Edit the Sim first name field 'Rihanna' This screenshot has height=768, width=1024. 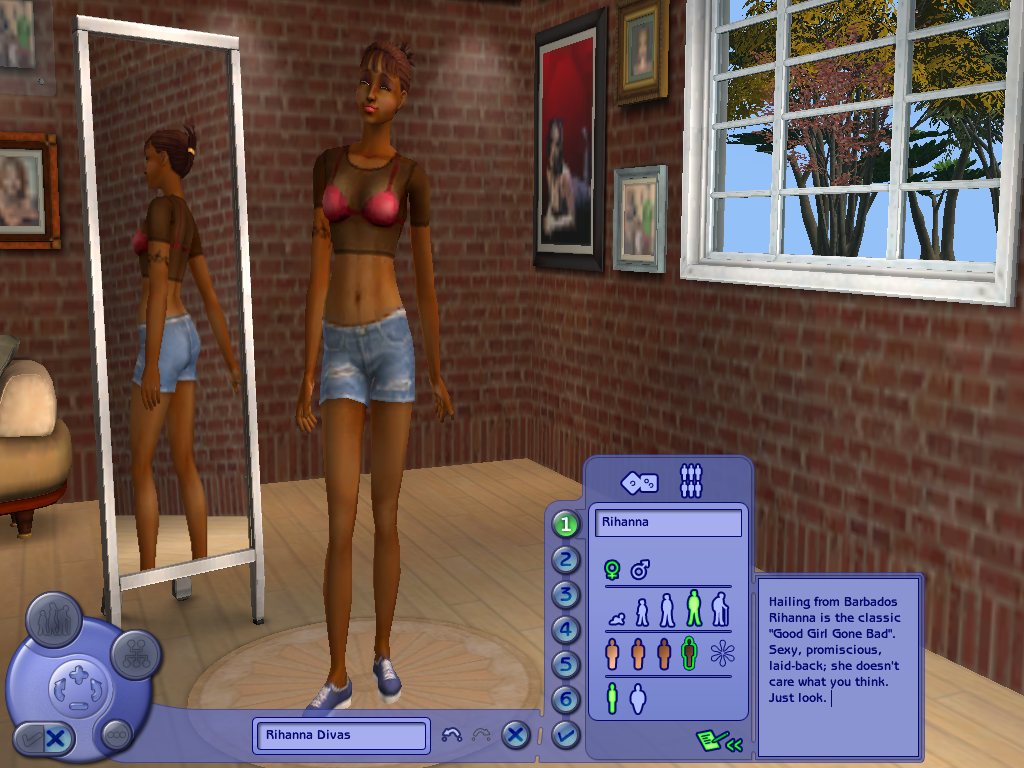tap(668, 522)
